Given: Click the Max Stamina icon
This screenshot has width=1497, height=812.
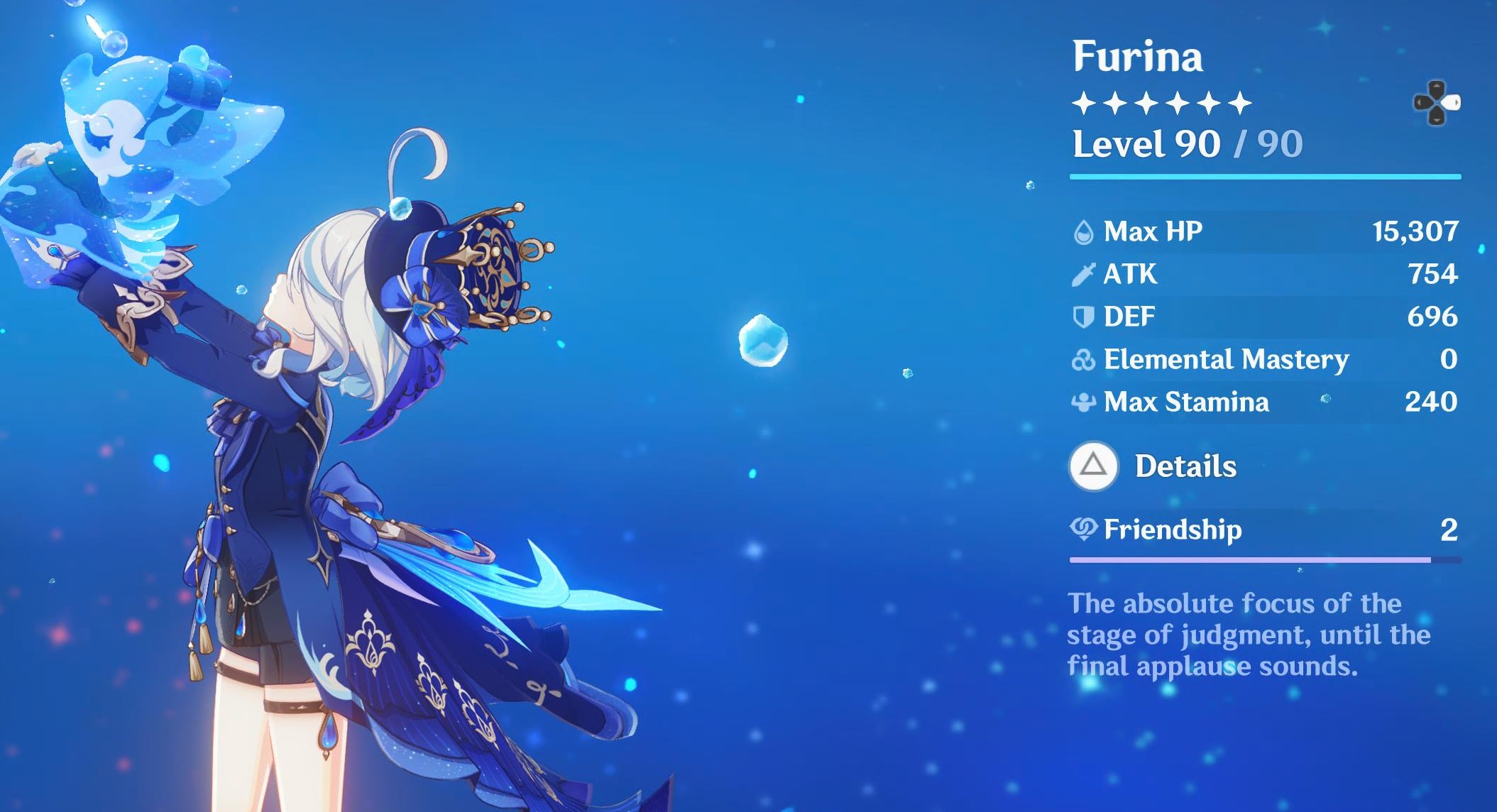Looking at the screenshot, I should tap(1084, 402).
